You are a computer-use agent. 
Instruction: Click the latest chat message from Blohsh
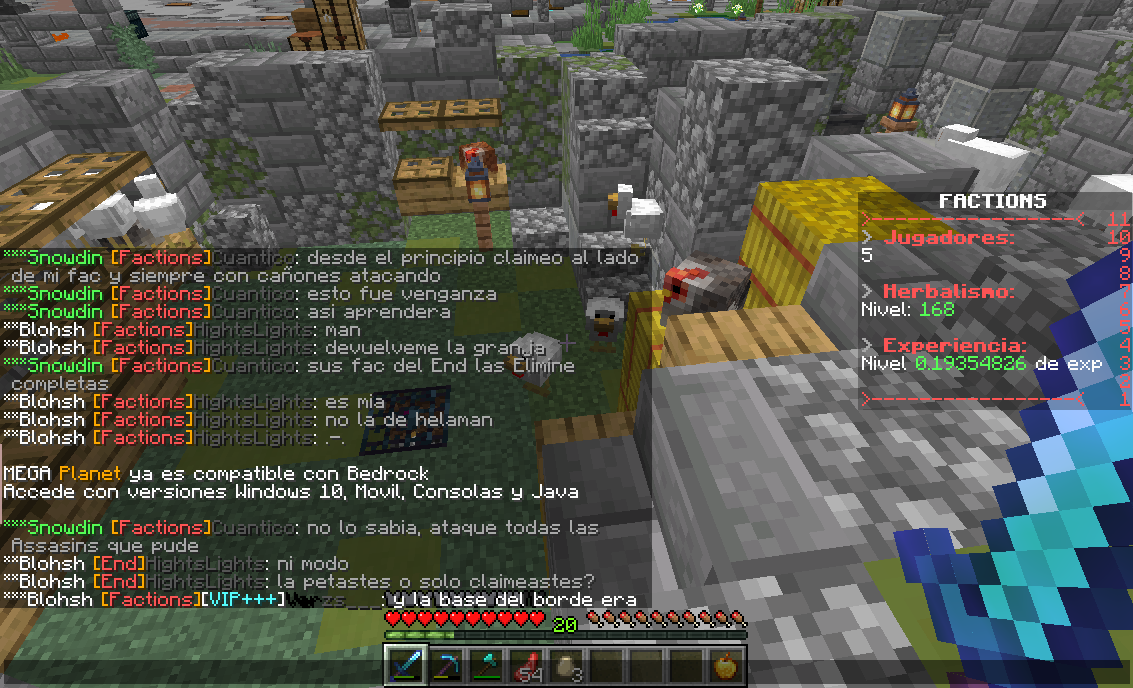[320, 600]
